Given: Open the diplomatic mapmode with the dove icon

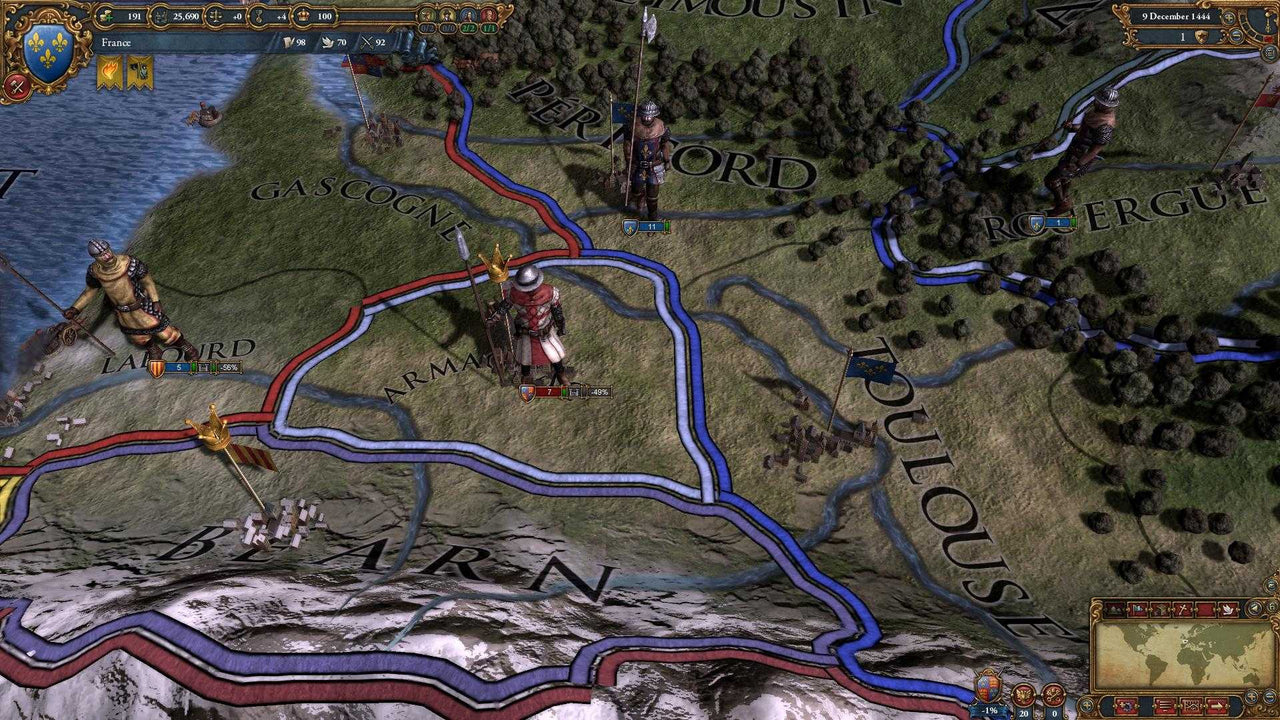Looking at the screenshot, I should 1226,608.
